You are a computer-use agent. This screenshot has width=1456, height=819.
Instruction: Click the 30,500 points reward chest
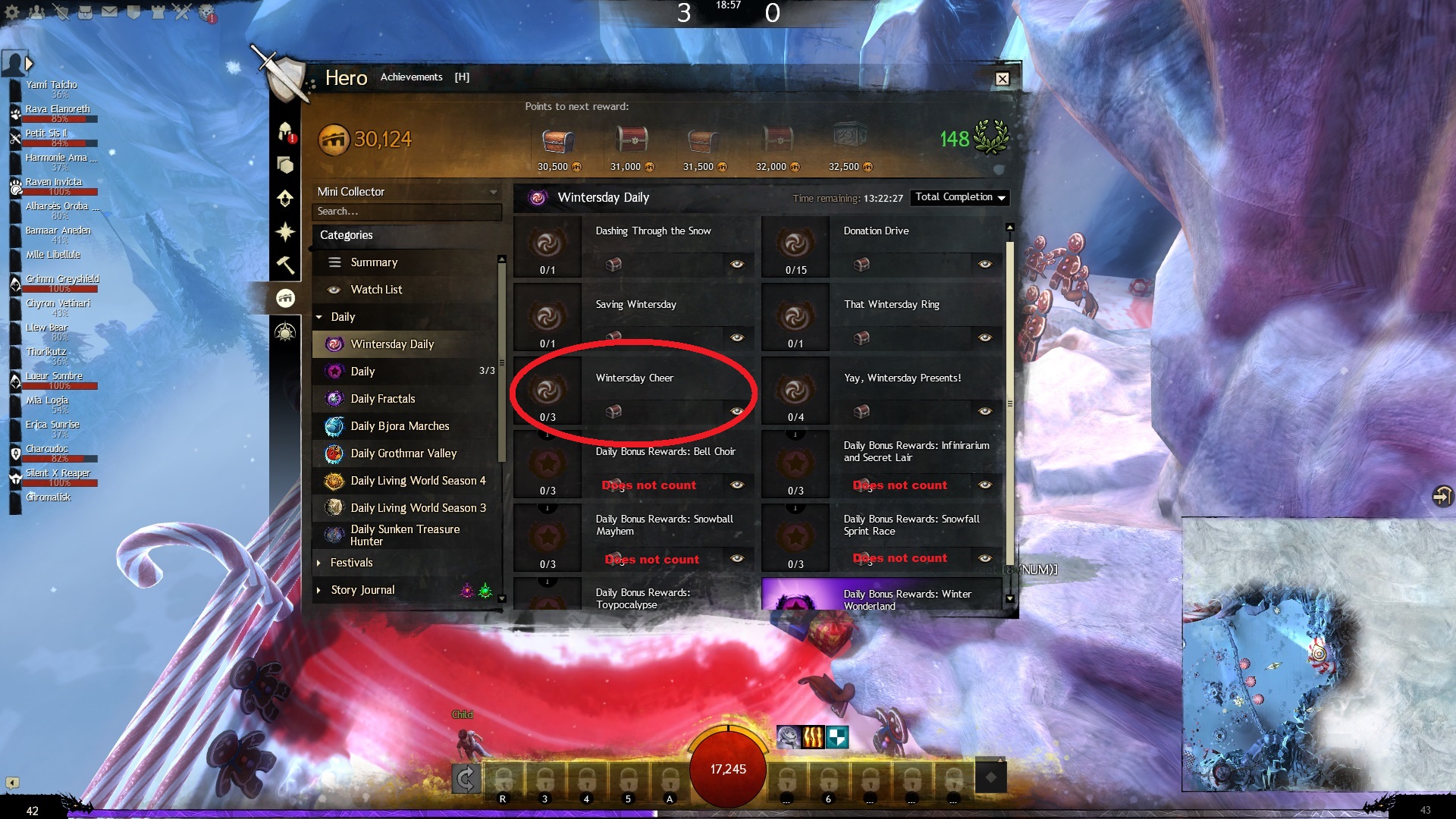point(557,141)
